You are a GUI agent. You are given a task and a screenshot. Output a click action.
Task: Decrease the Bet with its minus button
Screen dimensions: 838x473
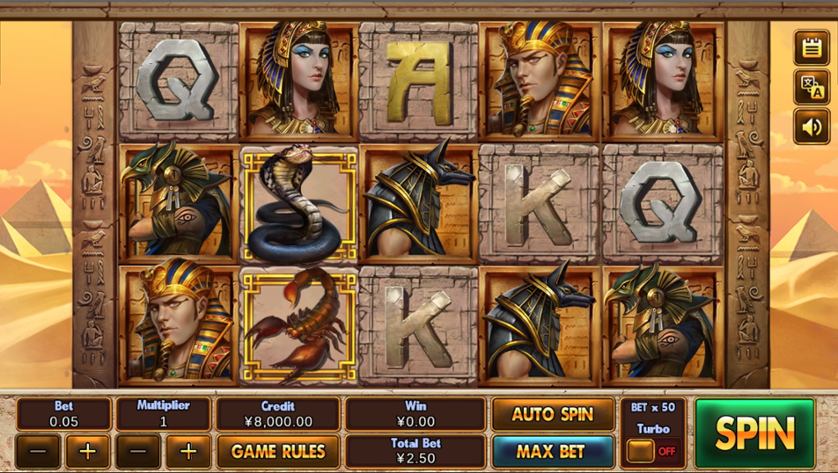[38, 451]
